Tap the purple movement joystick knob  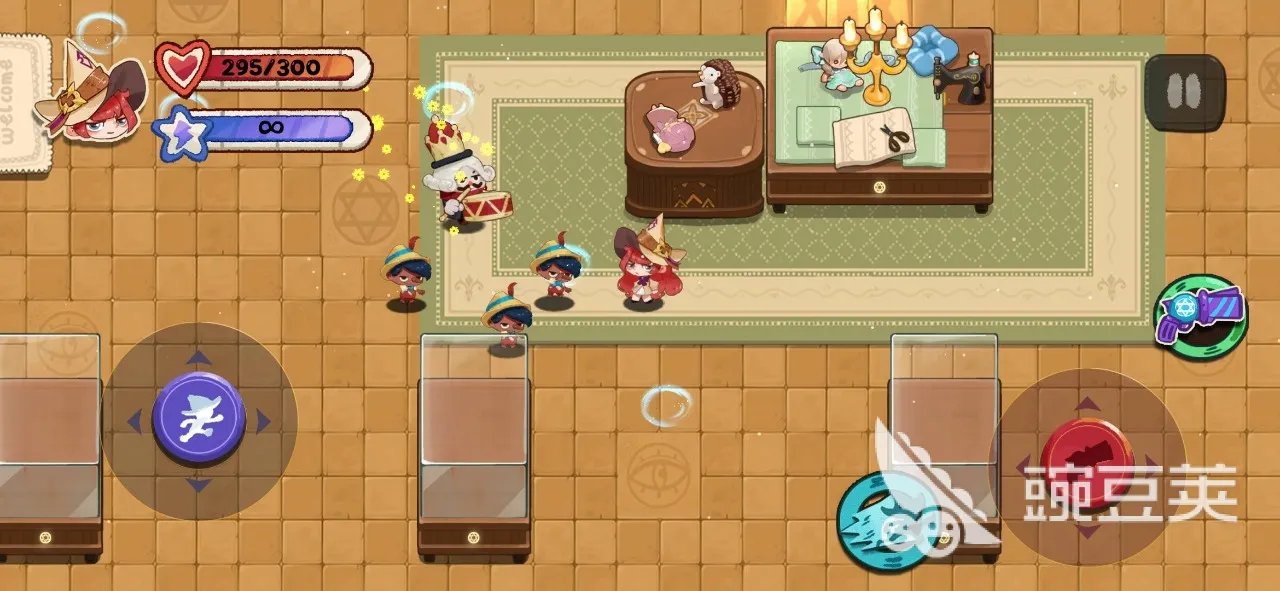coord(199,419)
